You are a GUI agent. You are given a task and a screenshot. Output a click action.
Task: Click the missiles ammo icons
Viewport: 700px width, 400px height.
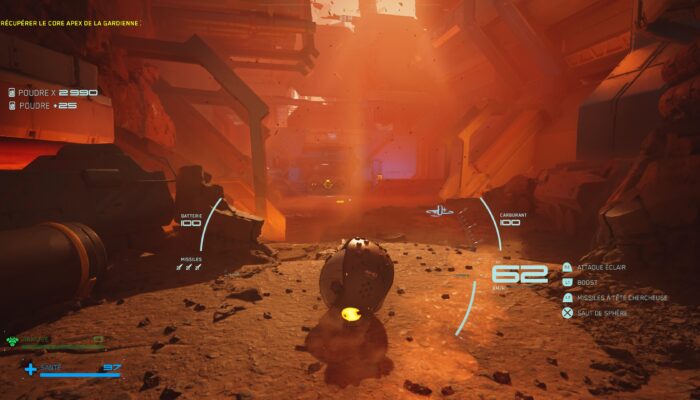[x=190, y=268]
